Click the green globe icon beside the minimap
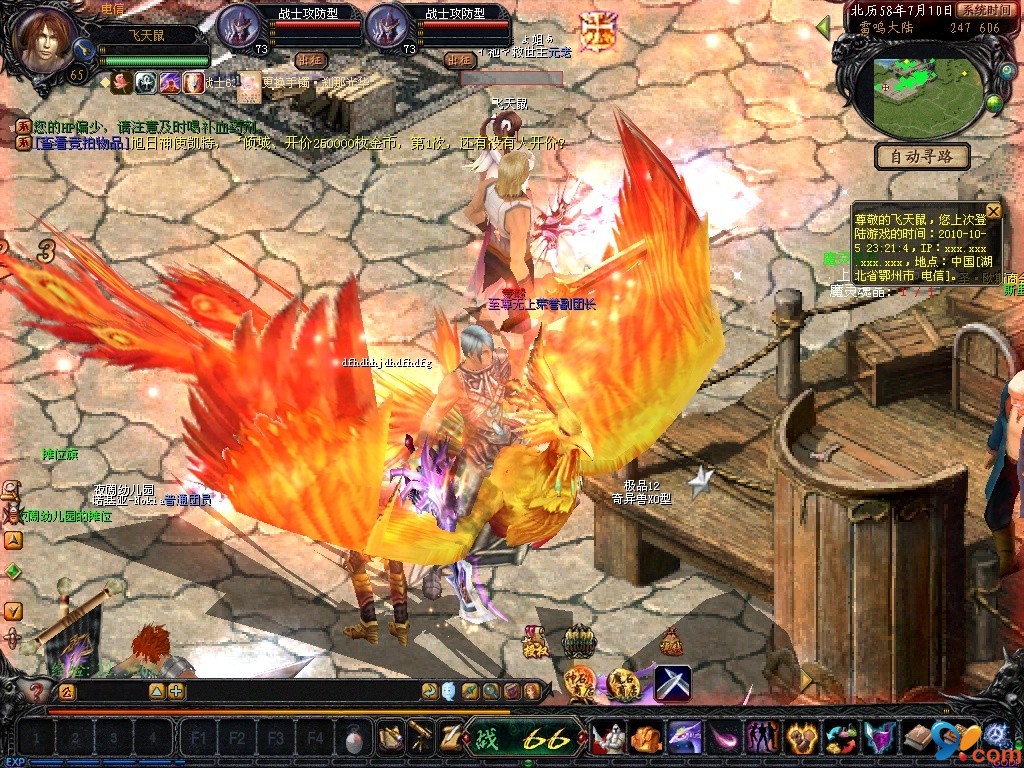Viewport: 1024px width, 768px height. point(994,102)
